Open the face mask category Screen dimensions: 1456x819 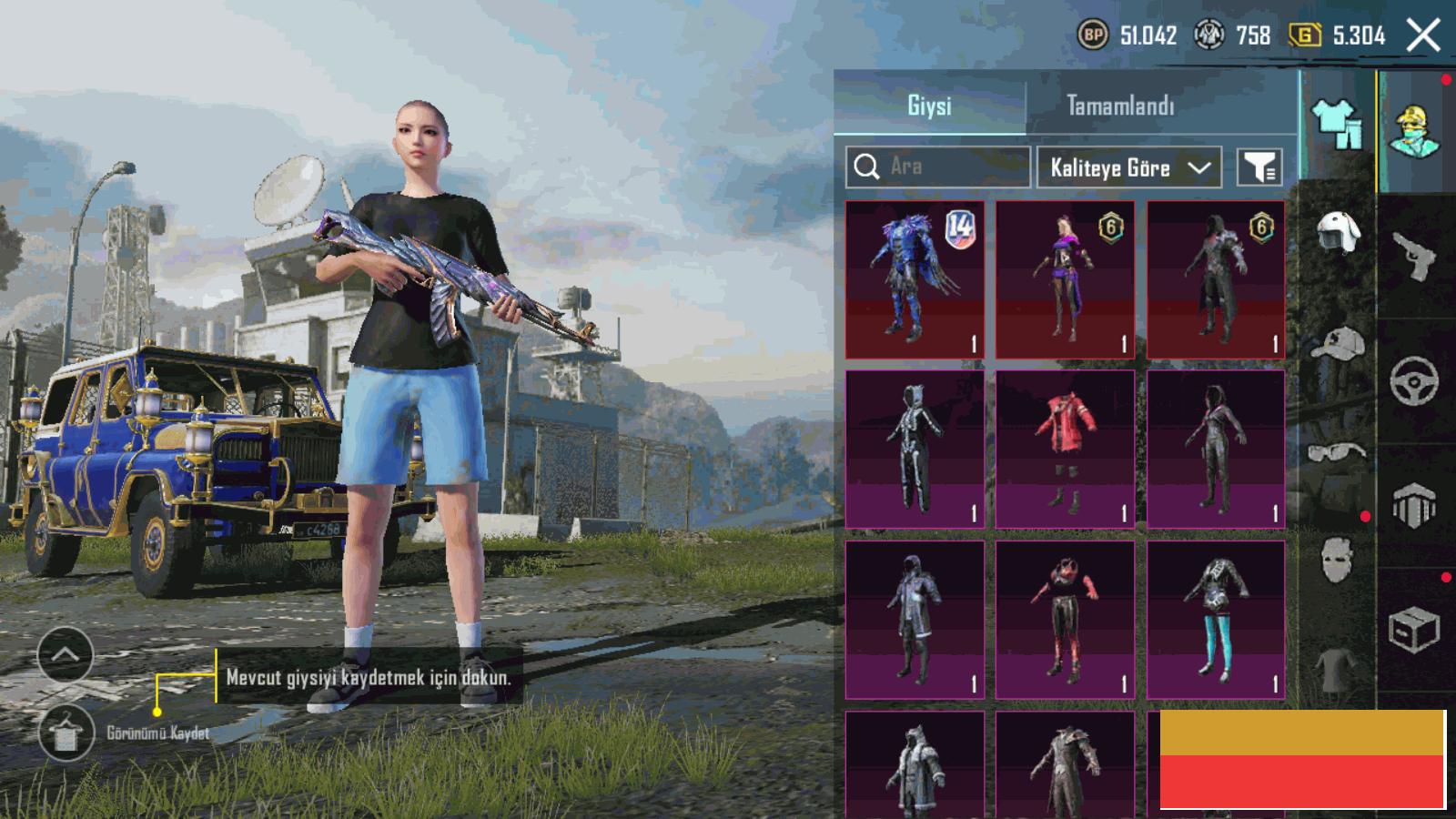pyautogui.click(x=1338, y=558)
